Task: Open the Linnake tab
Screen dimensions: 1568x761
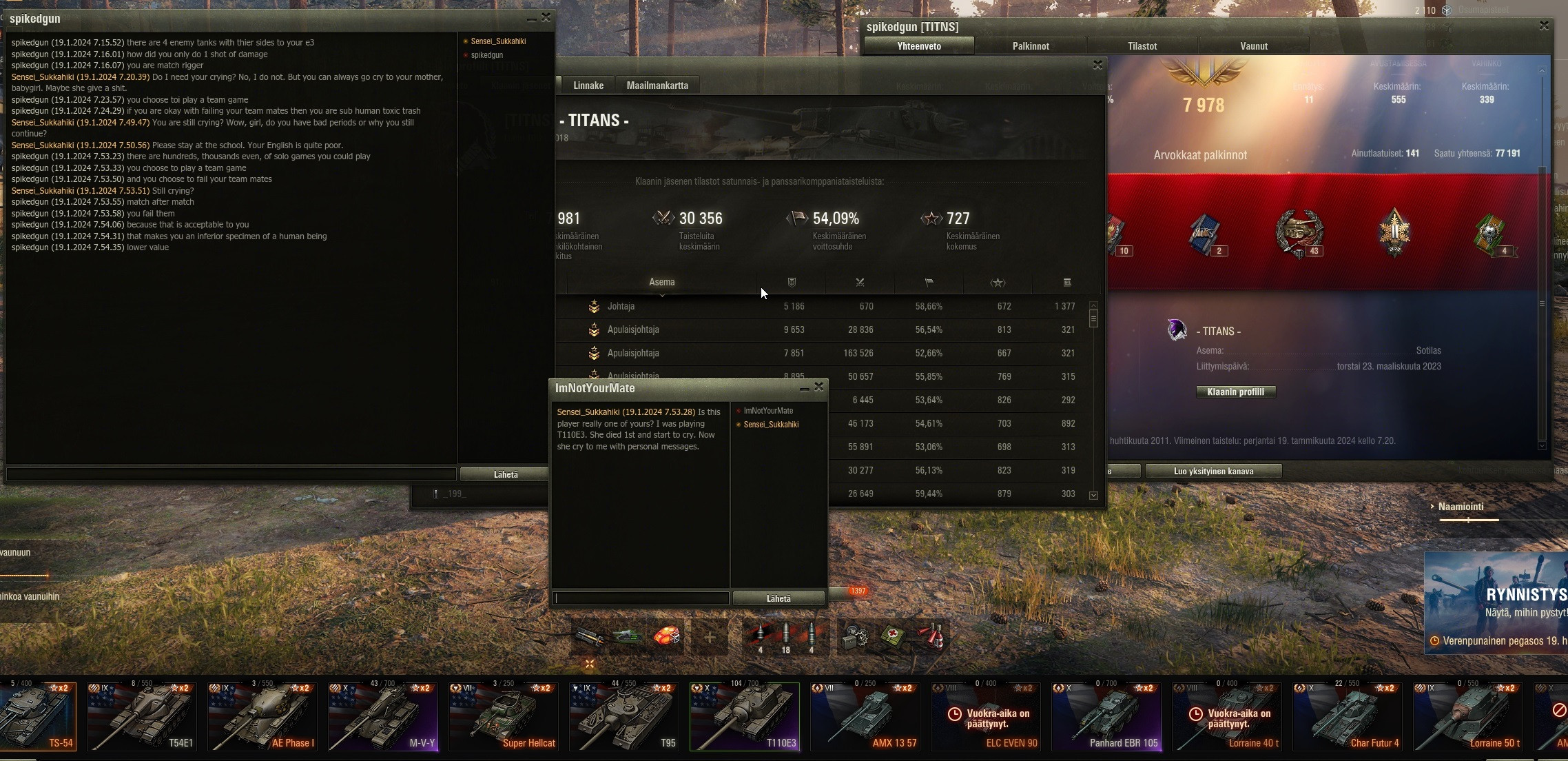Action: coord(588,85)
